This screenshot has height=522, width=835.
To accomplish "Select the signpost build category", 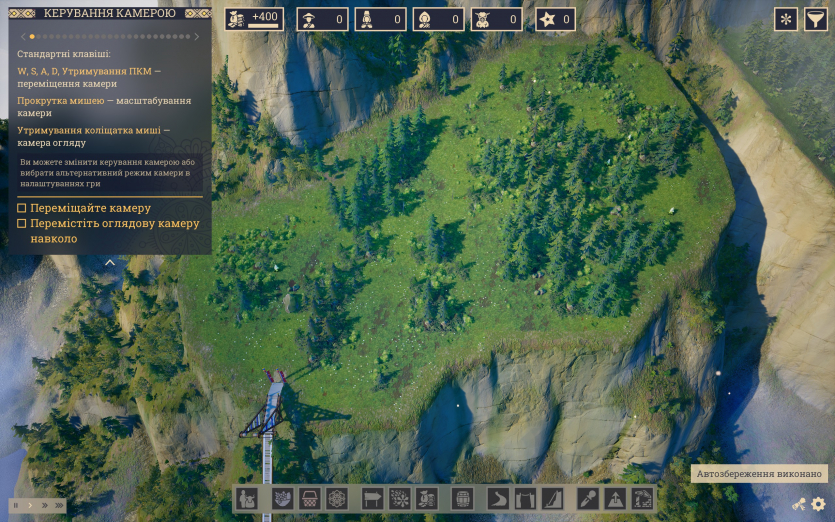I will coord(372,498).
